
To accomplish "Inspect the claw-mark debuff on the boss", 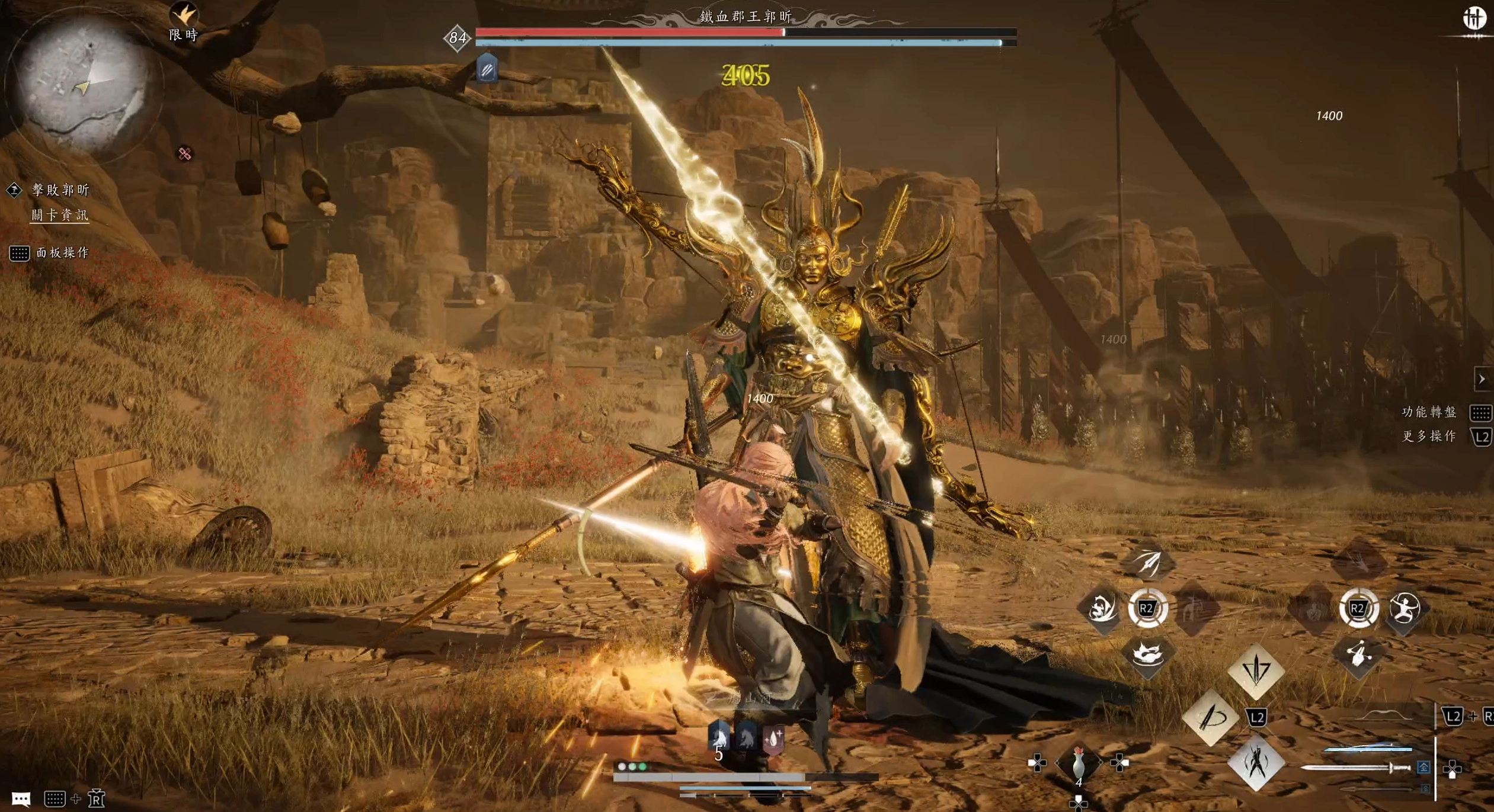I will [487, 70].
